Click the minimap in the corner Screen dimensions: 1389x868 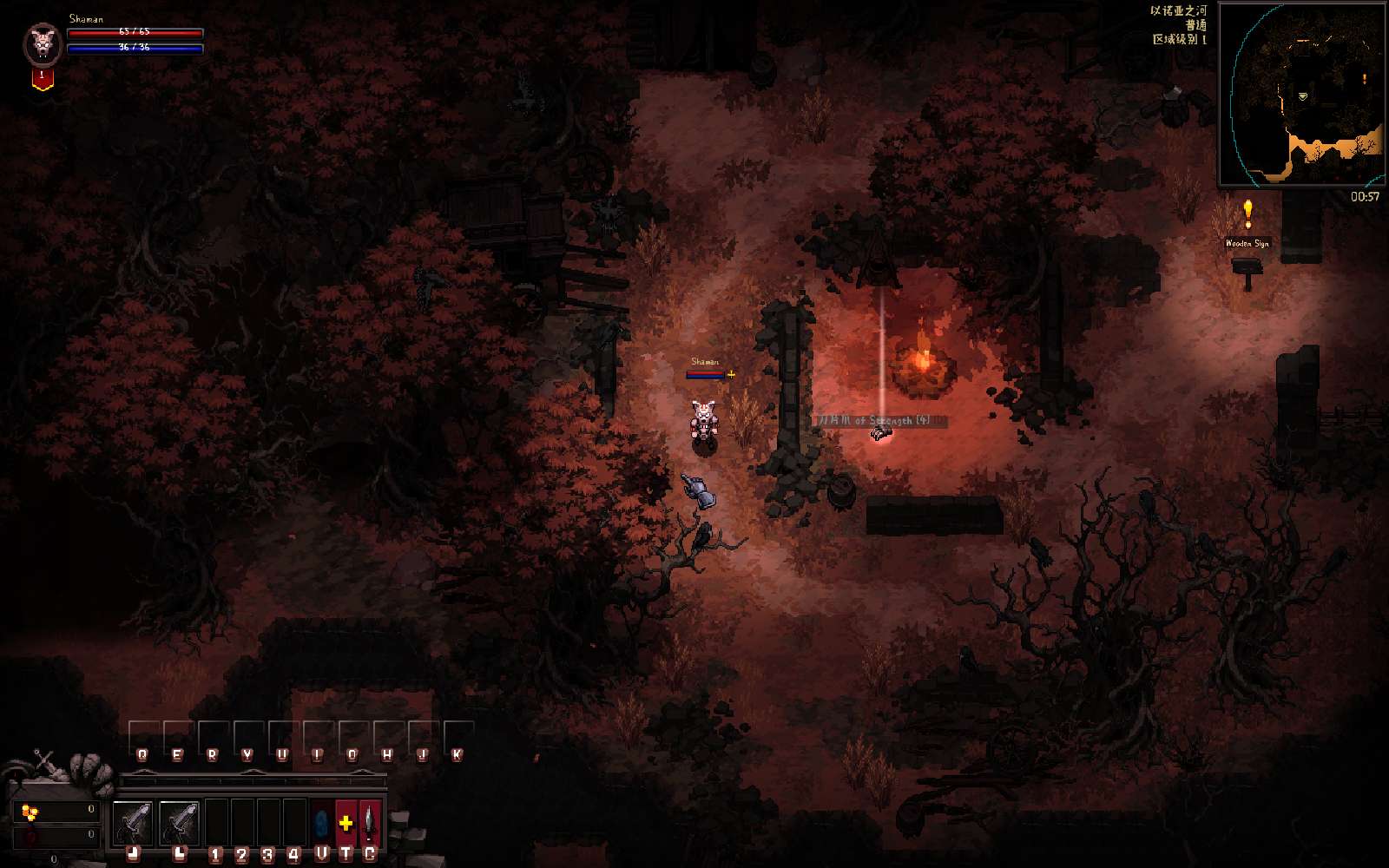pos(1301,94)
